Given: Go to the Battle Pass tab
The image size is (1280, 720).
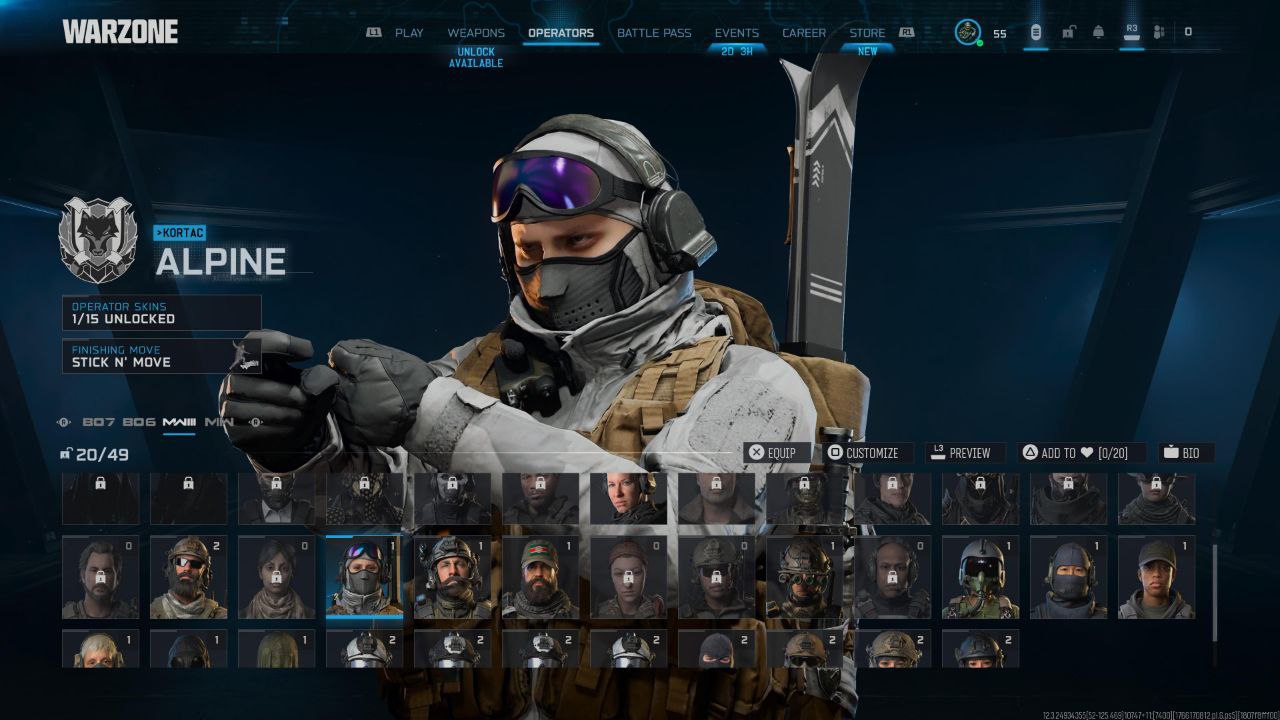Looking at the screenshot, I should click(x=654, y=33).
